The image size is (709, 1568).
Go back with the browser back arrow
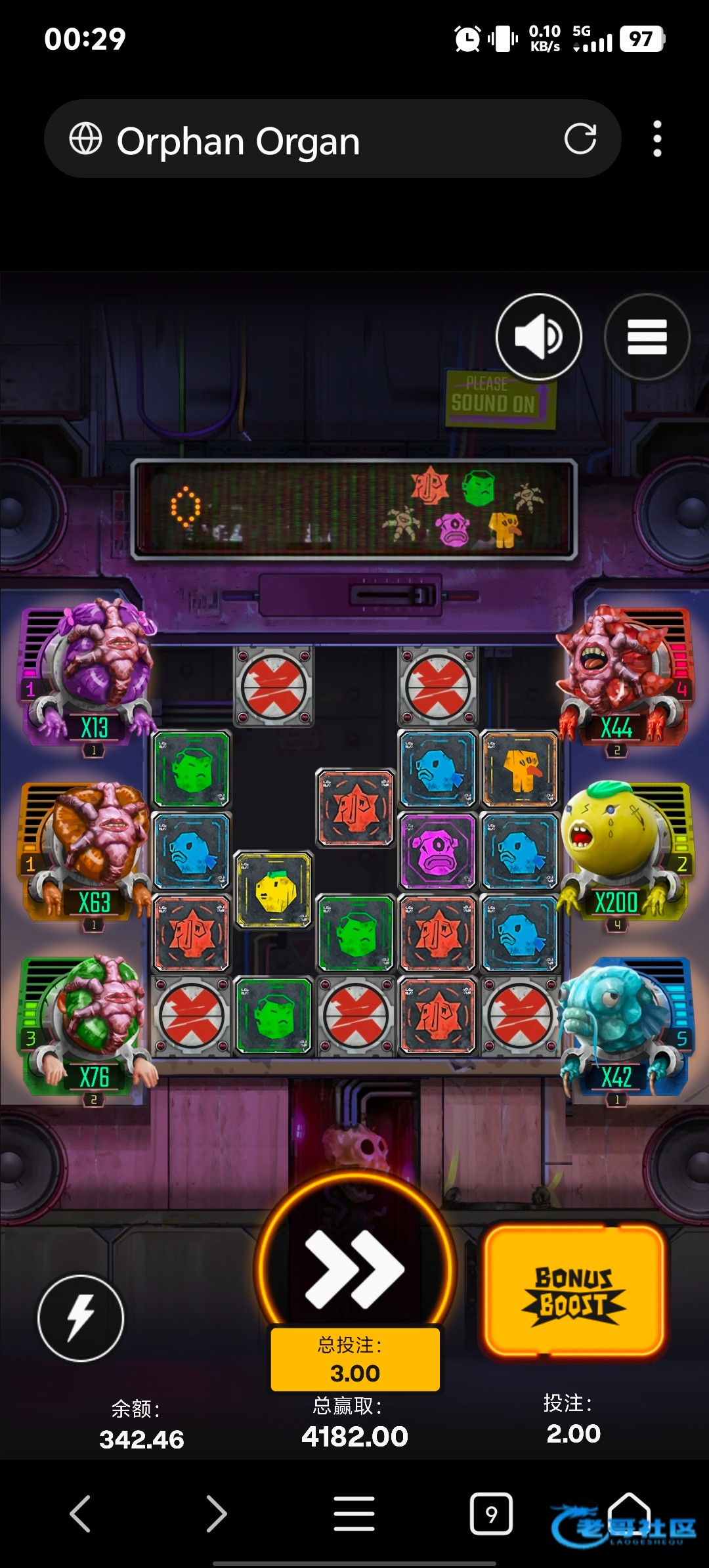click(80, 1514)
